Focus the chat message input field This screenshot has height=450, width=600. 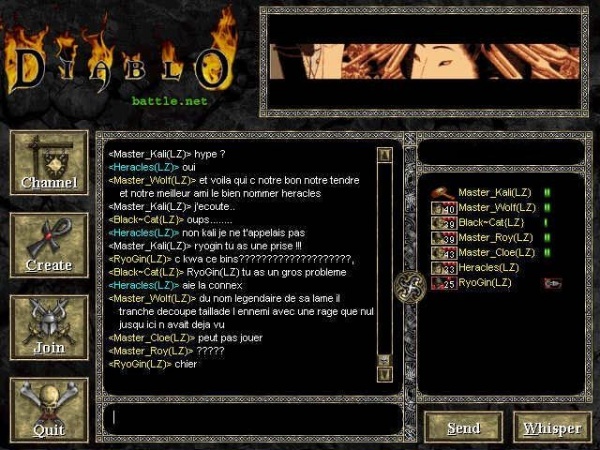tap(250, 418)
